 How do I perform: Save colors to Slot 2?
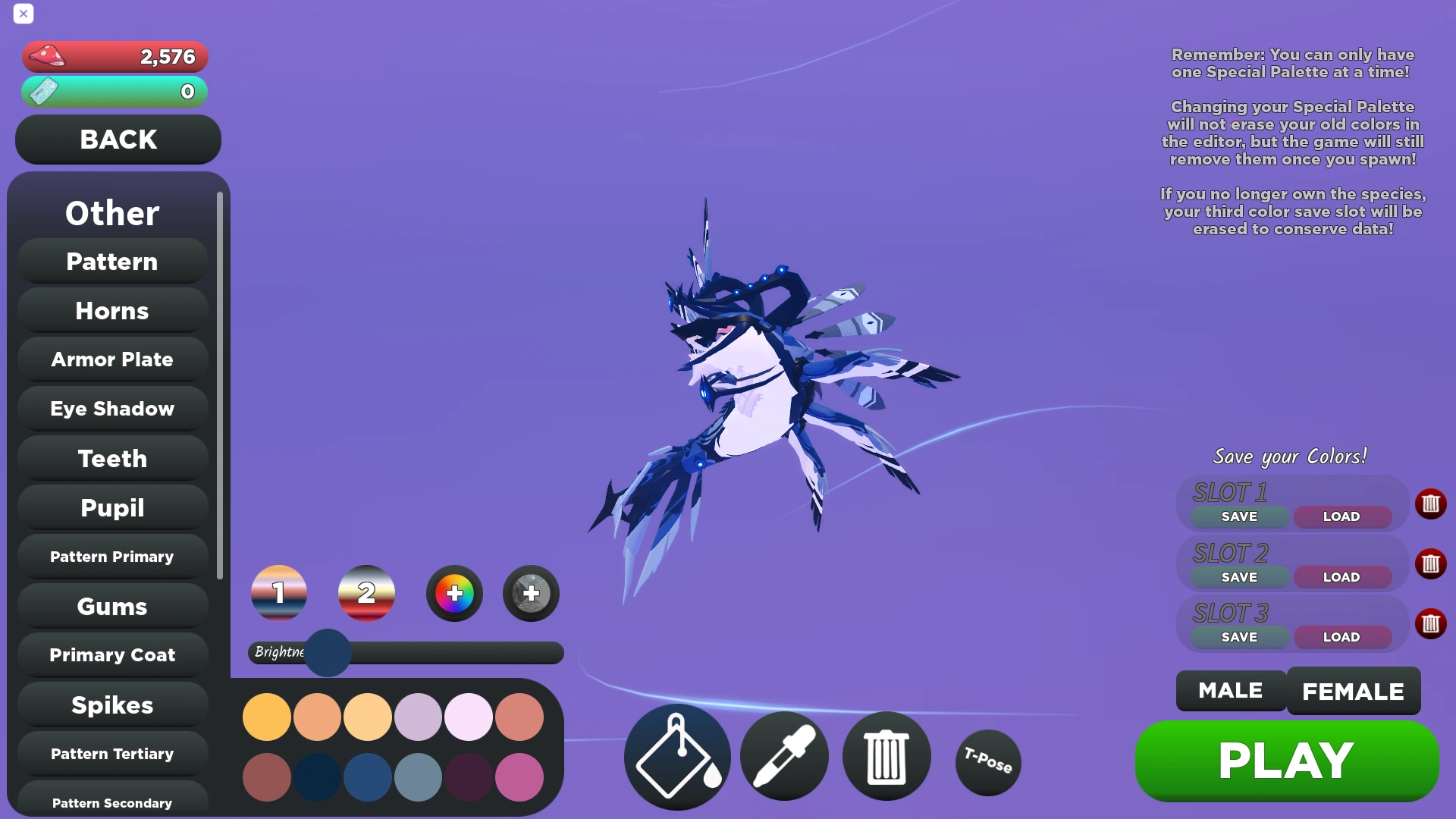tap(1238, 576)
